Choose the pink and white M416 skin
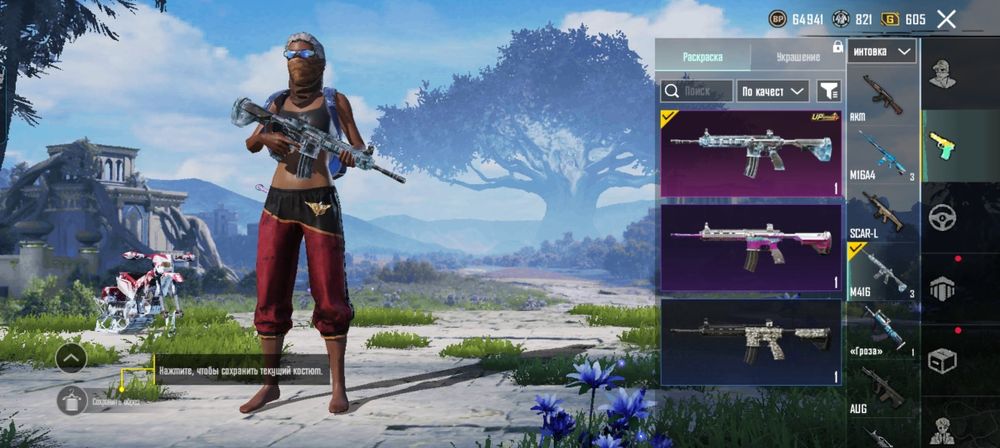This screenshot has width=1000, height=448. [x=751, y=246]
